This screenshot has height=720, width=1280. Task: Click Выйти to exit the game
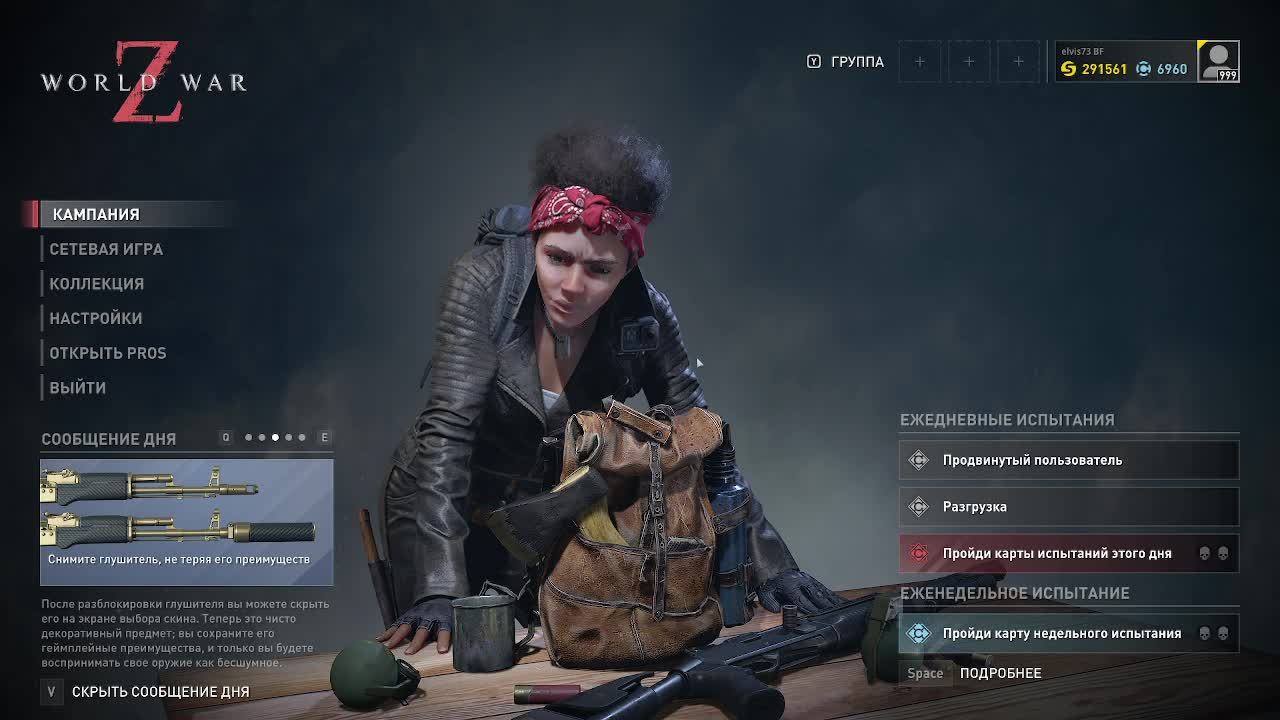pyautogui.click(x=78, y=388)
